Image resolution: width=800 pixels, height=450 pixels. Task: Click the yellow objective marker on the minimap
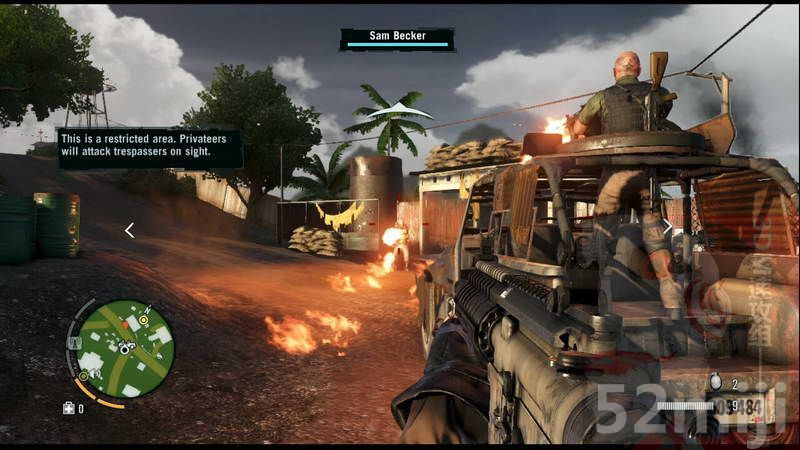pos(144,320)
